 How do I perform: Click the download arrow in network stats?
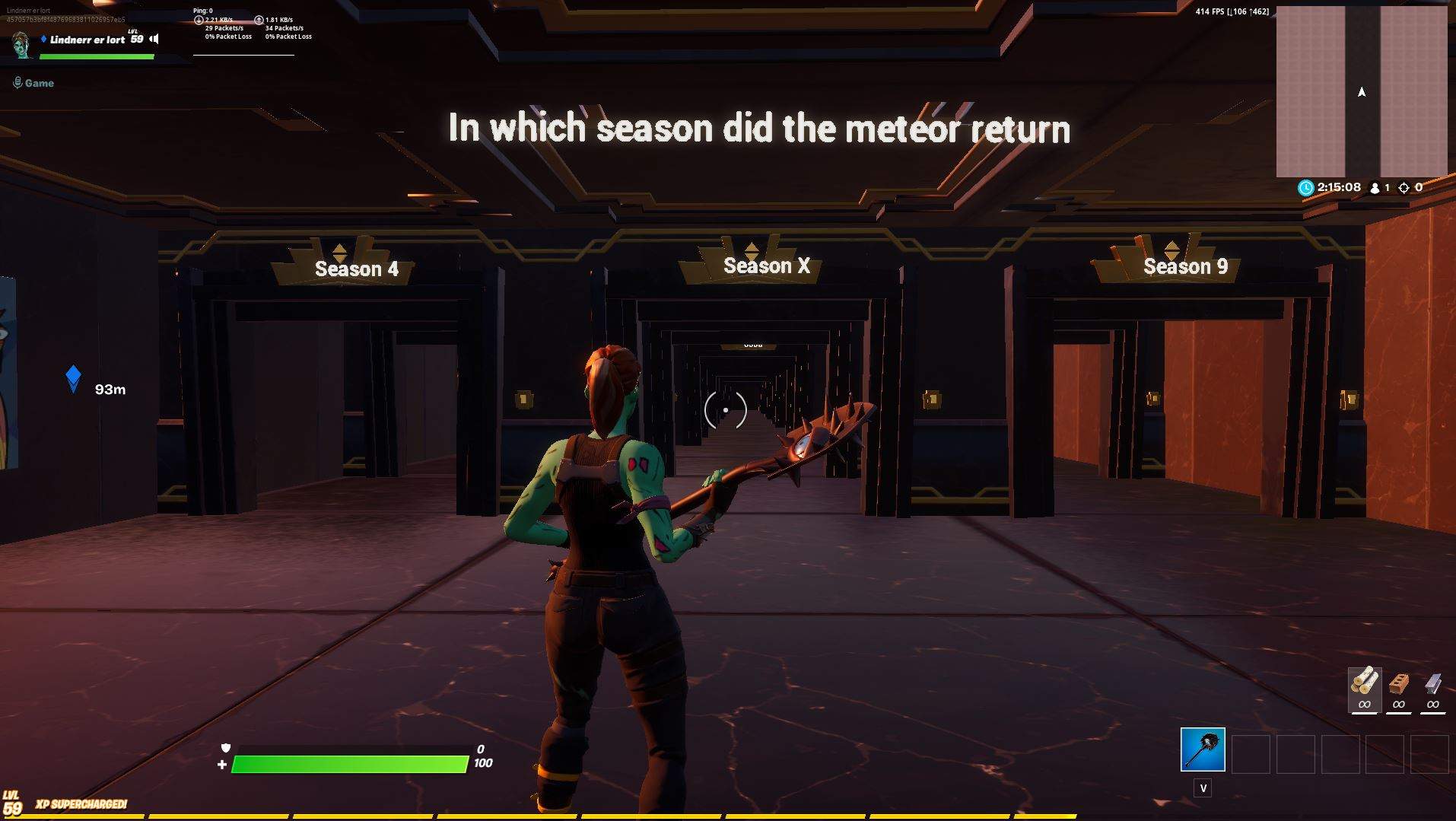point(199,18)
